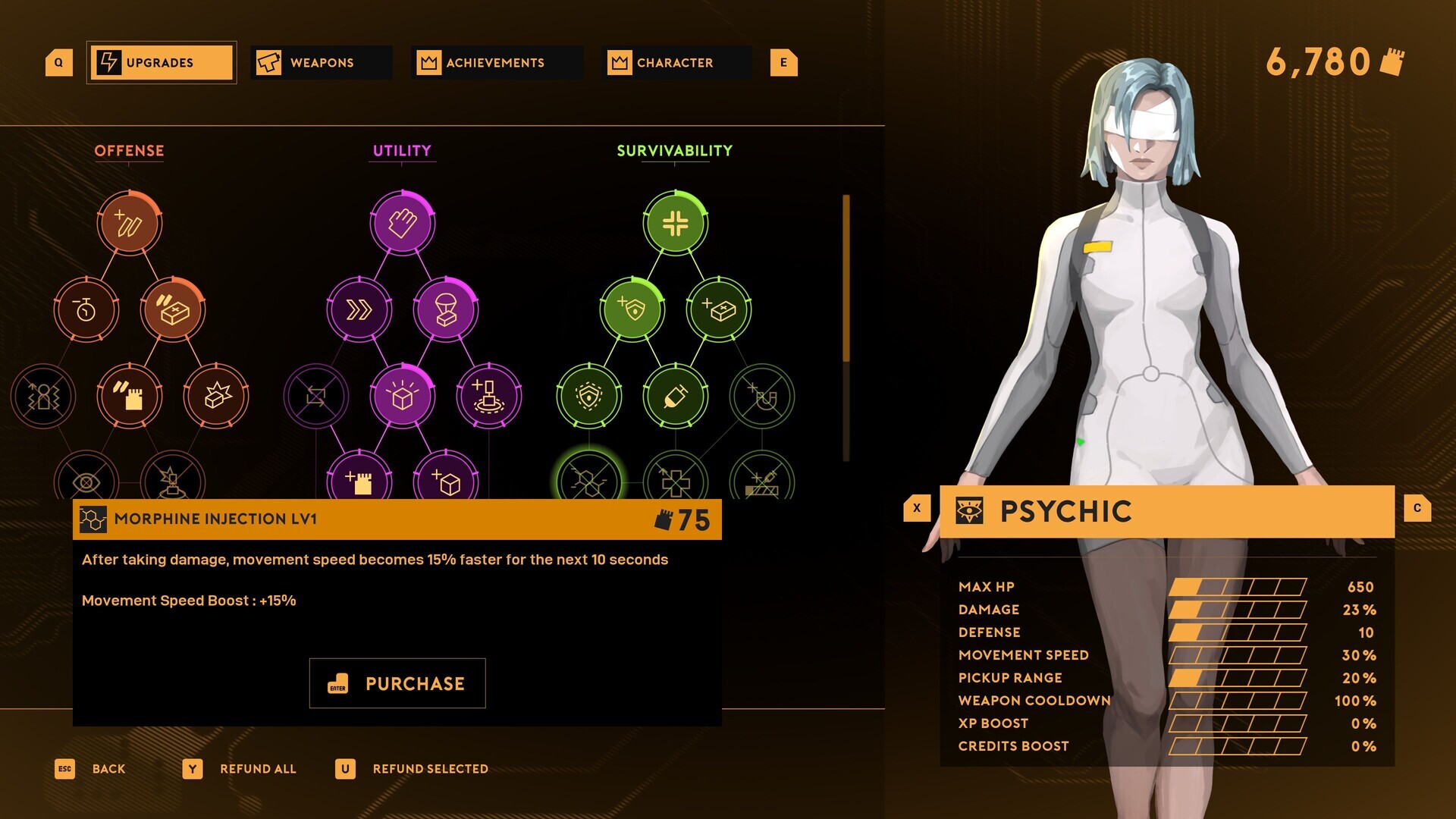Click REFUND SELECTED at the bottom
This screenshot has height=819, width=1456.
429,769
